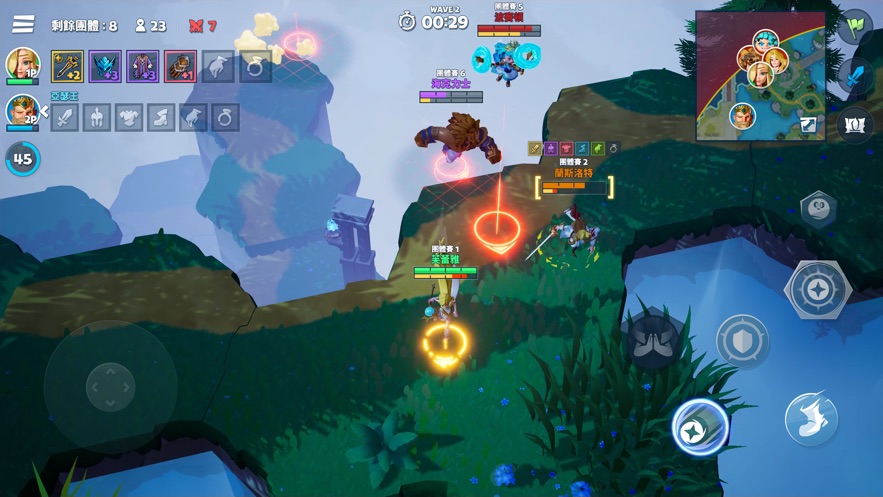
Task: Use the winged boot dash skill
Action: tap(811, 416)
